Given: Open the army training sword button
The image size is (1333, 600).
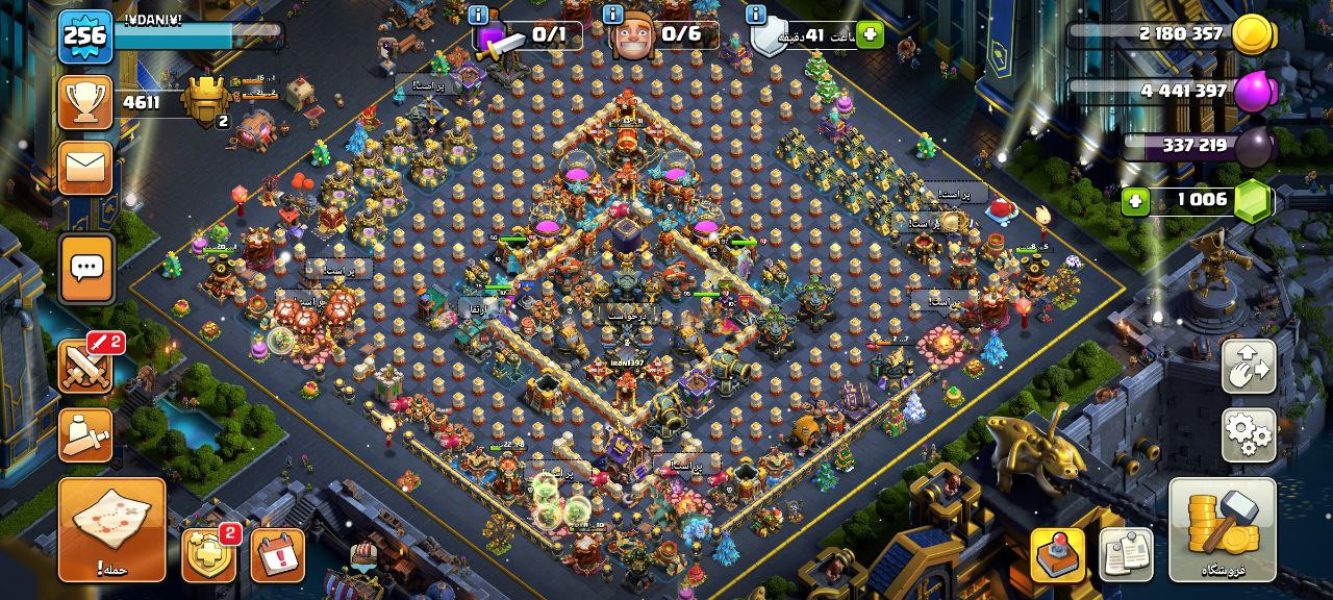Looking at the screenshot, I should click(x=86, y=434).
